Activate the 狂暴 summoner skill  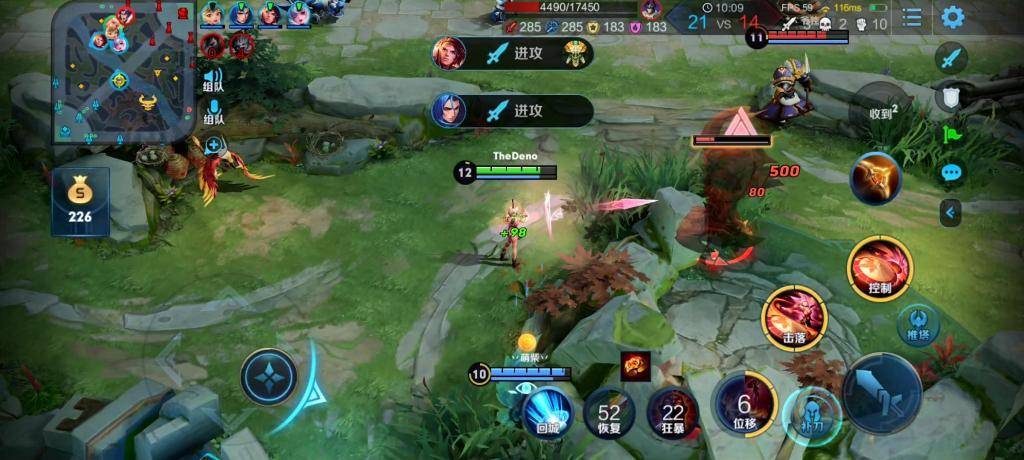[x=672, y=411]
